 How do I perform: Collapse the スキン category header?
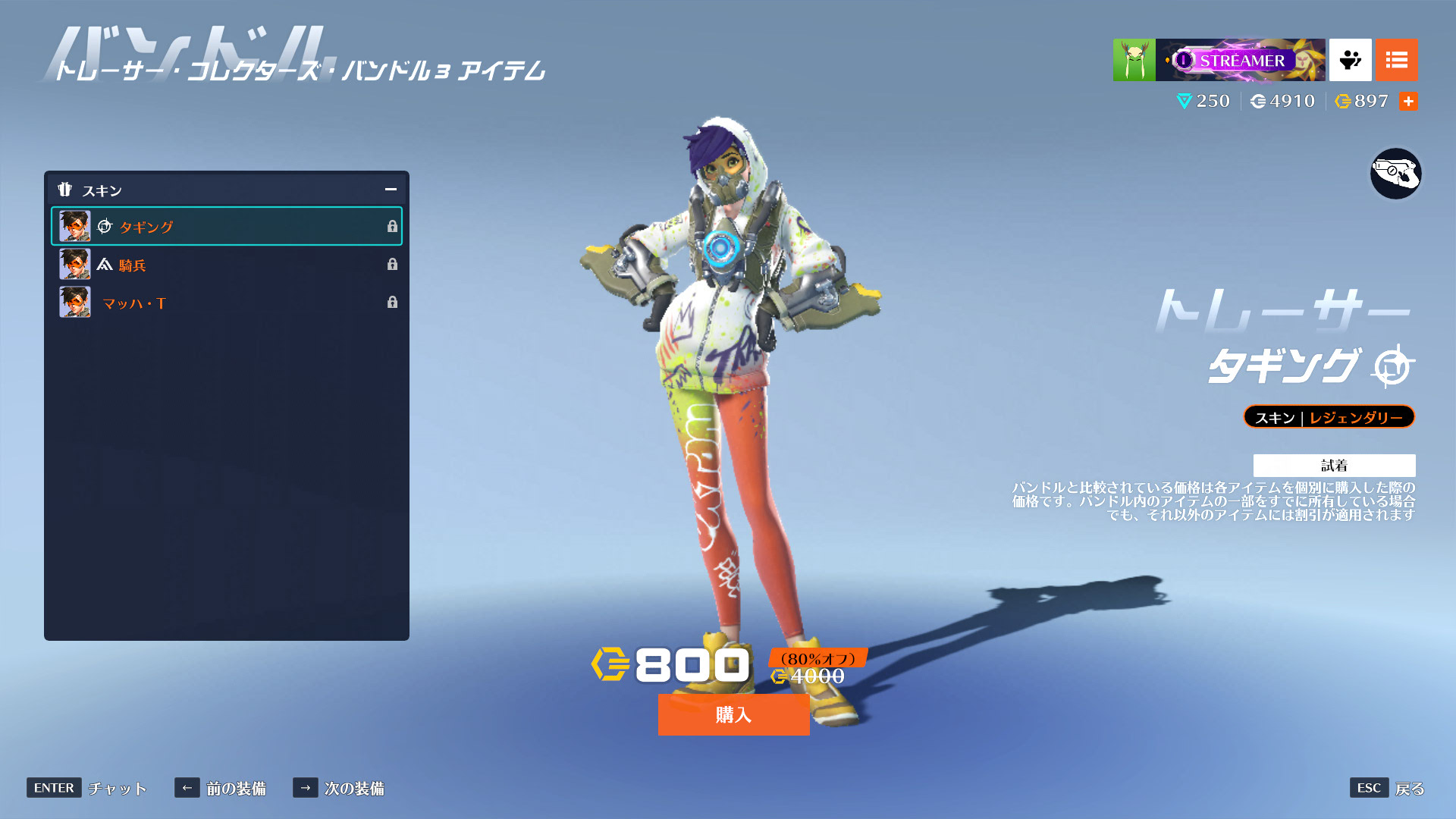(x=391, y=190)
